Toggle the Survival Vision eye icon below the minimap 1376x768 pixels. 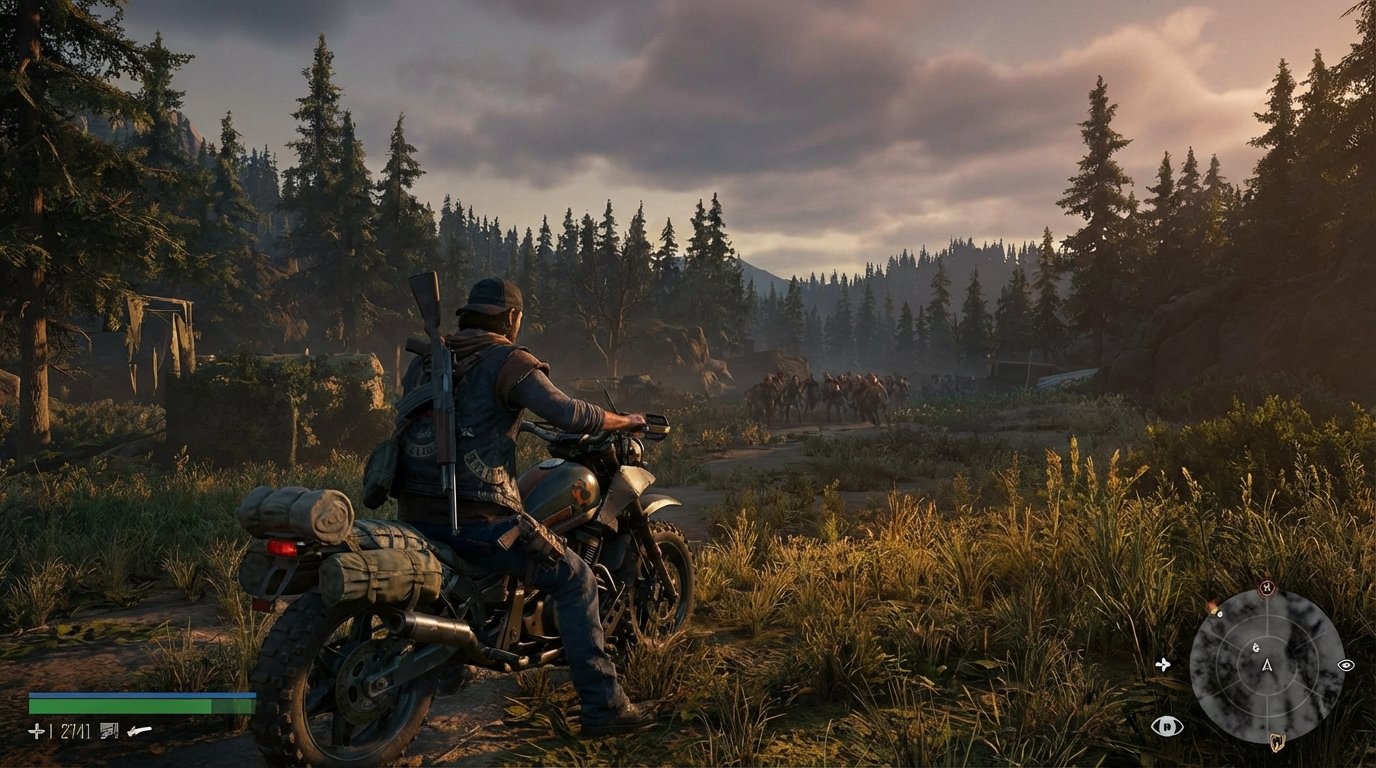pyautogui.click(x=1168, y=727)
